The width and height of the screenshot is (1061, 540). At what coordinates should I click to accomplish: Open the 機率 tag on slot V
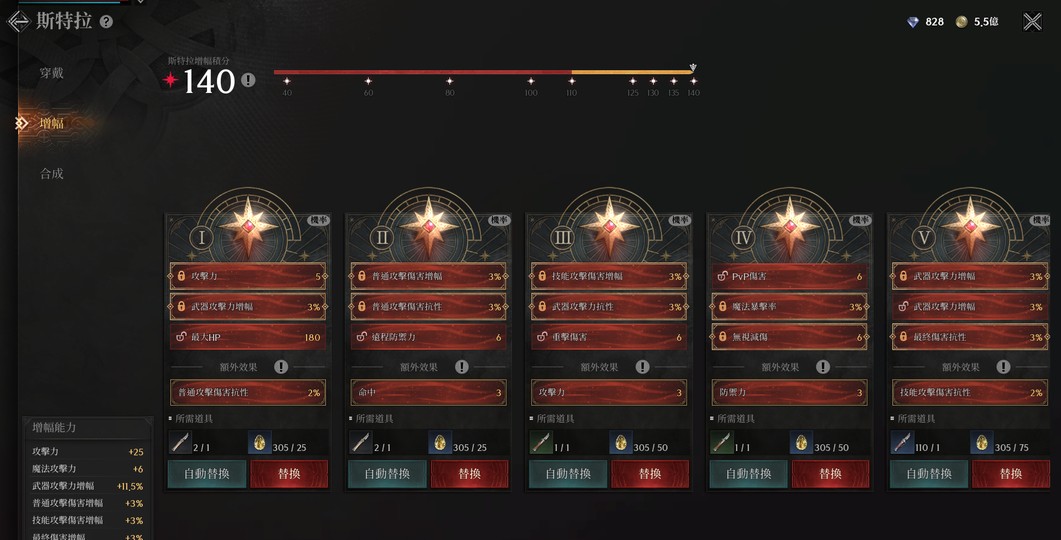pos(1041,219)
